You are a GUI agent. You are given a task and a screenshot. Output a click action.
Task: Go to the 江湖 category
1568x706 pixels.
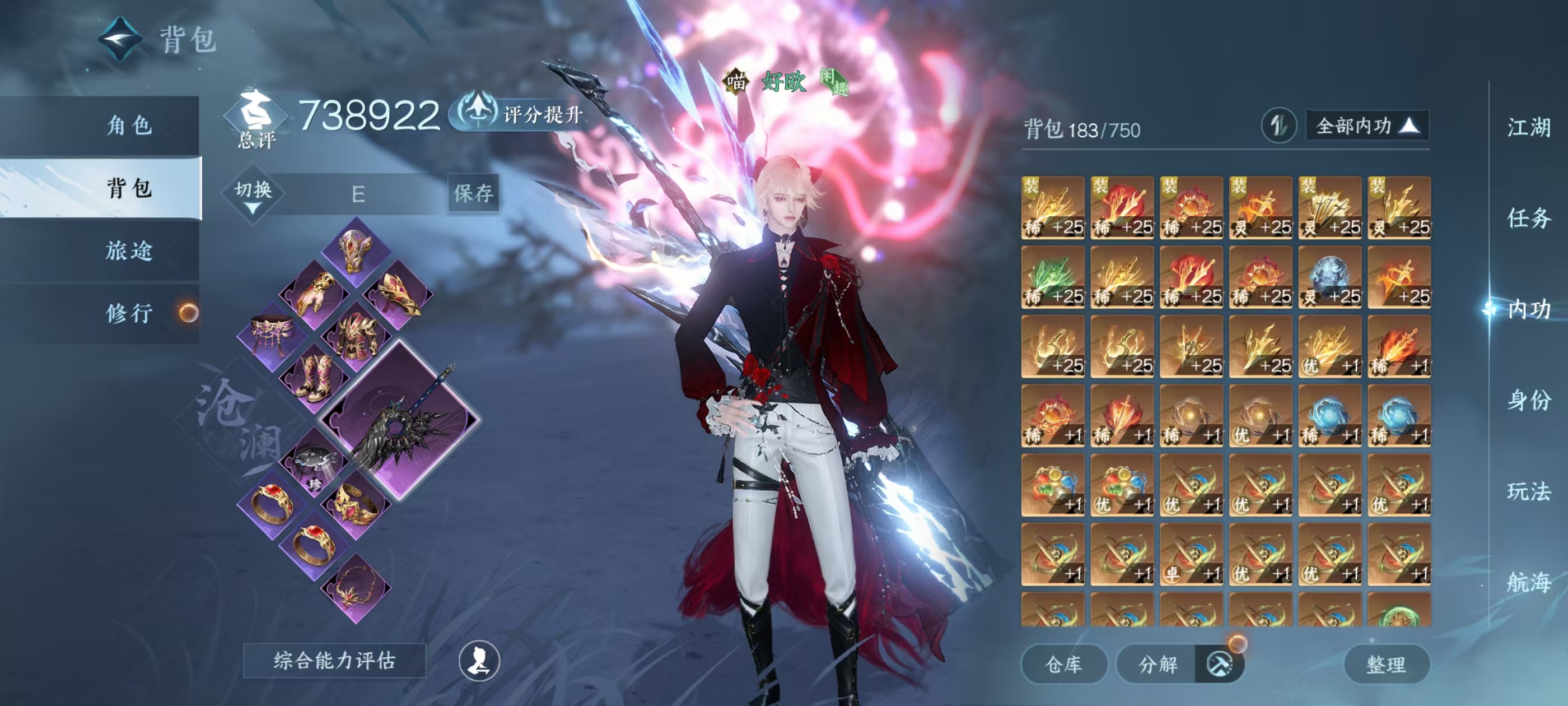click(x=1528, y=128)
